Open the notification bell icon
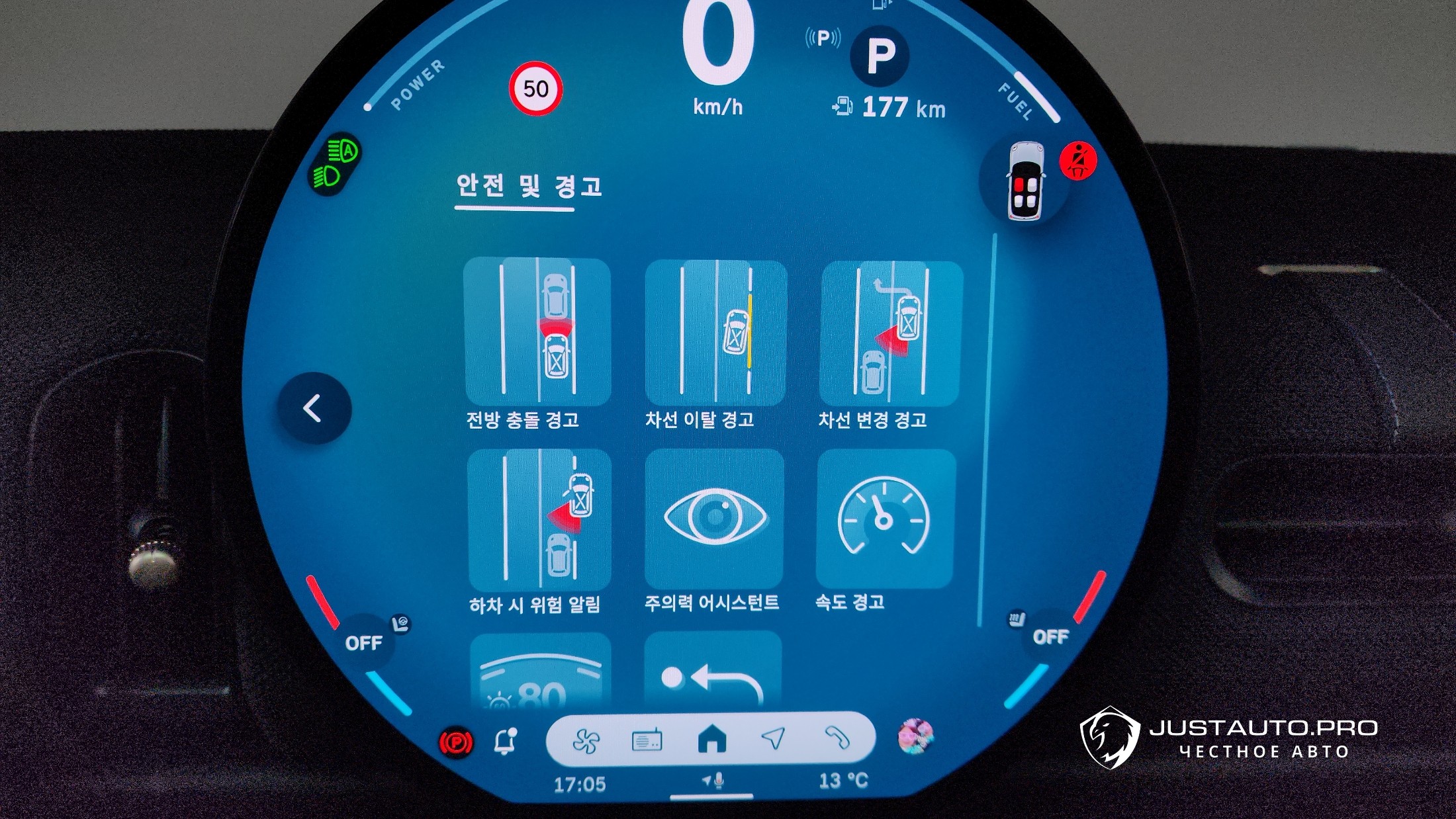Screen dimensions: 1456x819 pyautogui.click(x=505, y=742)
